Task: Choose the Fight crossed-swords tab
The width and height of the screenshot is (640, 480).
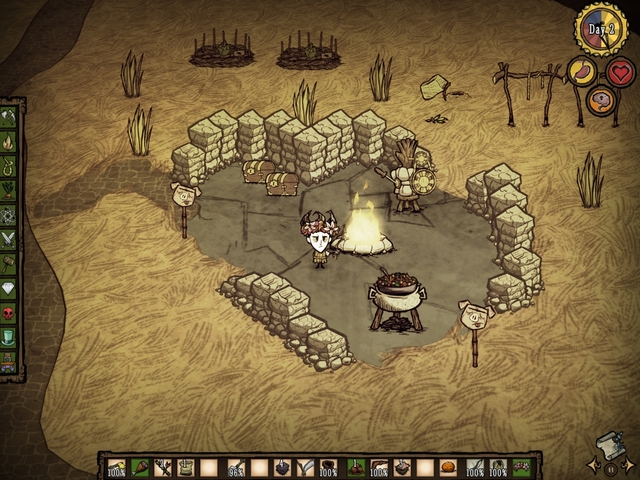Action: point(12,237)
